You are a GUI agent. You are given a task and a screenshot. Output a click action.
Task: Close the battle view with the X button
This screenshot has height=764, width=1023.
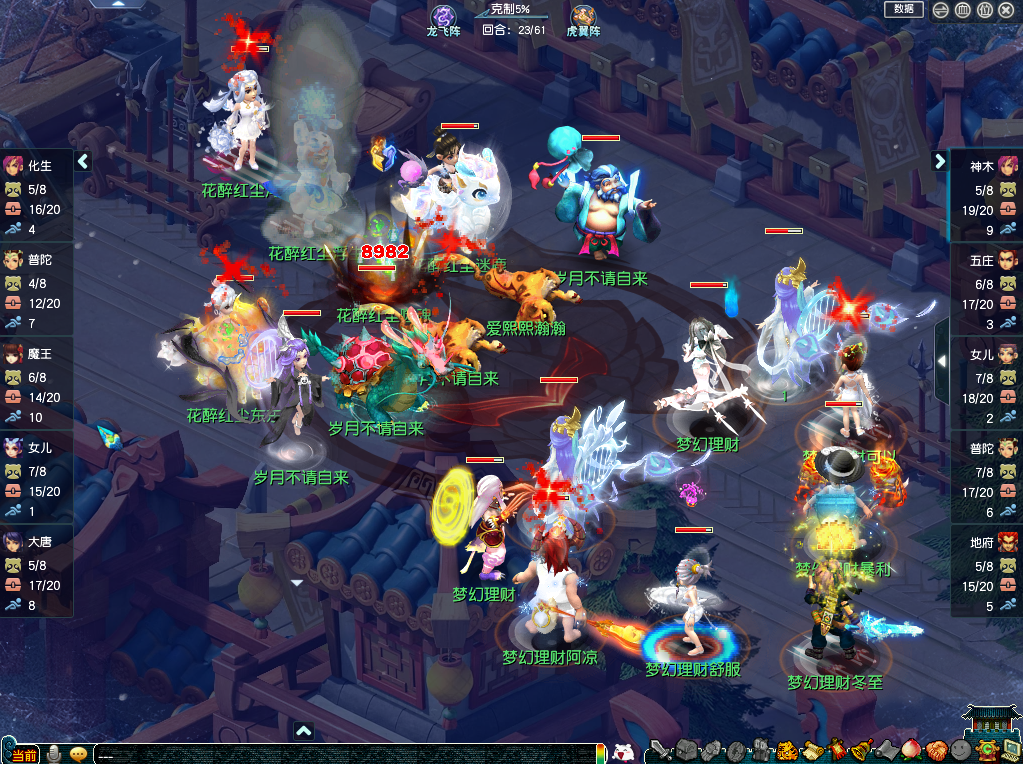click(1006, 10)
